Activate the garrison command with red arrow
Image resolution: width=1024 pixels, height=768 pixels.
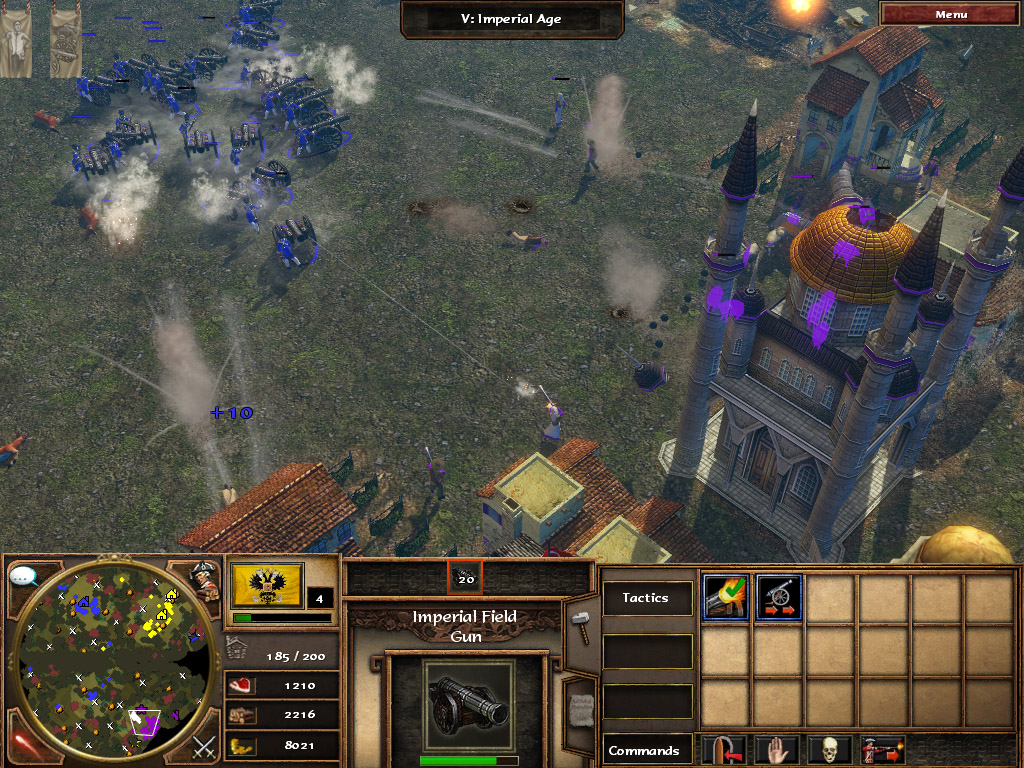click(x=725, y=749)
